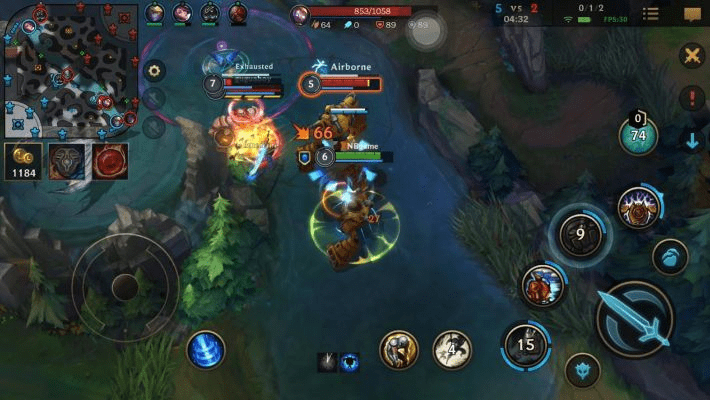This screenshot has height=400, width=710.
Task: Open the minimap
Action: 68,69
